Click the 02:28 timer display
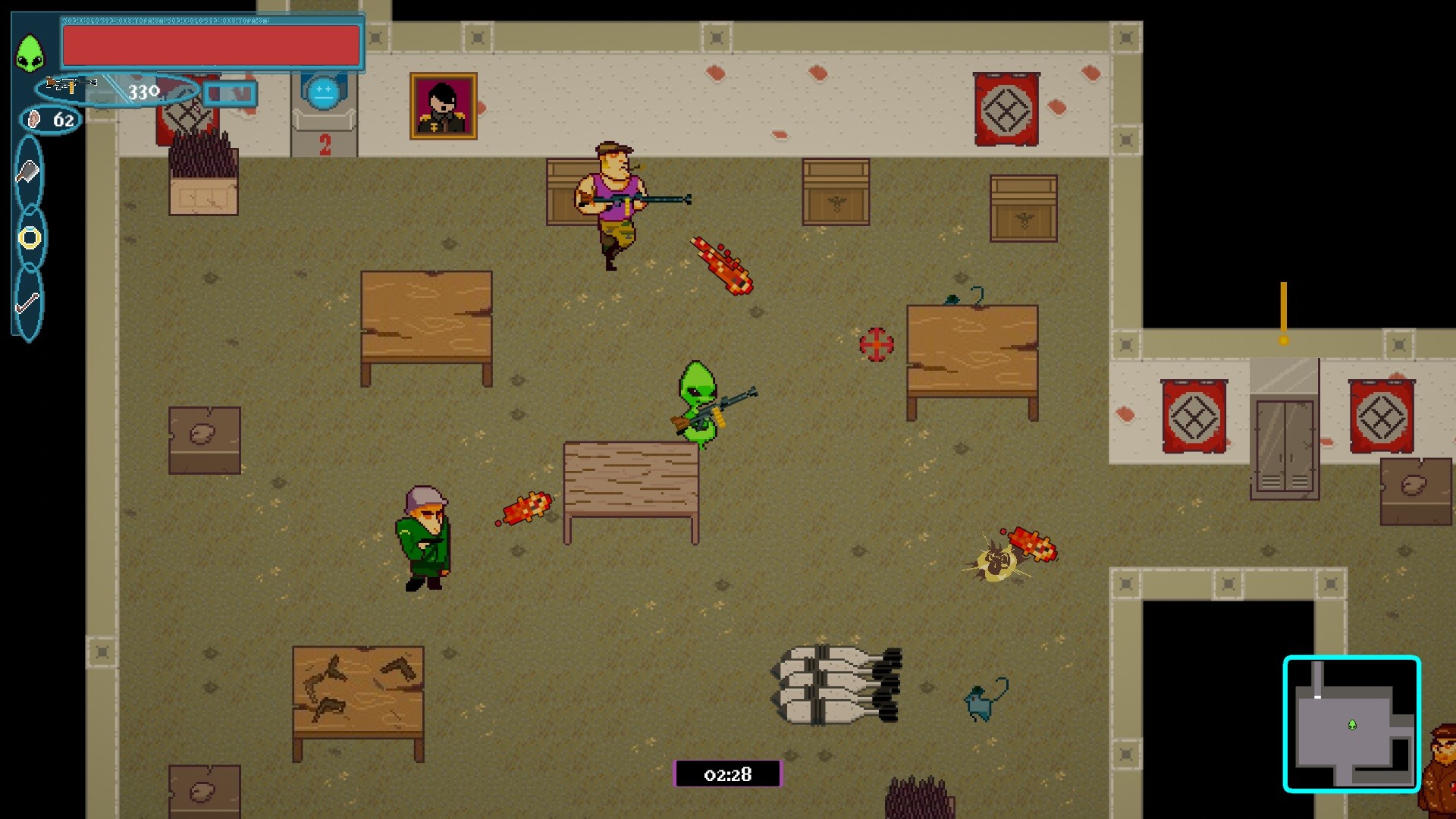Image resolution: width=1456 pixels, height=819 pixels. click(726, 775)
